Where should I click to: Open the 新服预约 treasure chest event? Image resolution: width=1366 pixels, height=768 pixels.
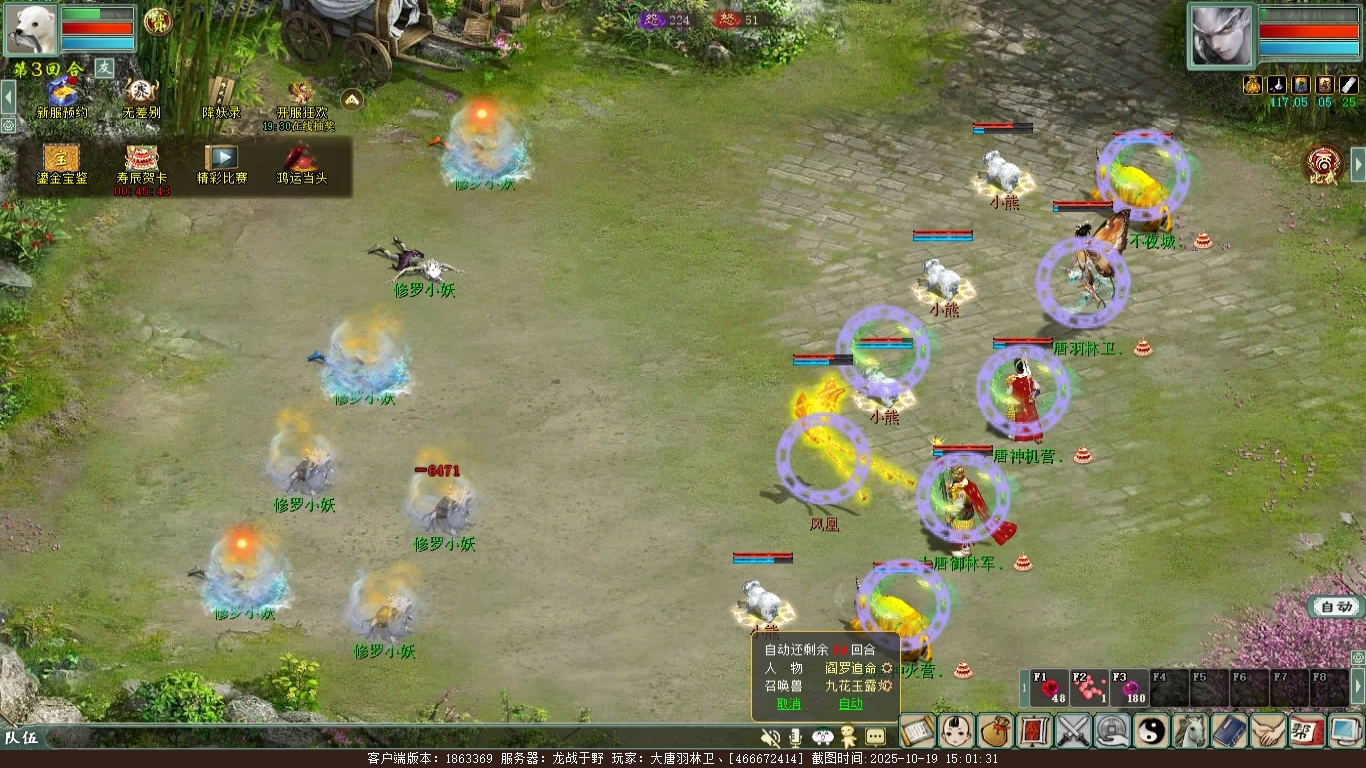click(61, 94)
